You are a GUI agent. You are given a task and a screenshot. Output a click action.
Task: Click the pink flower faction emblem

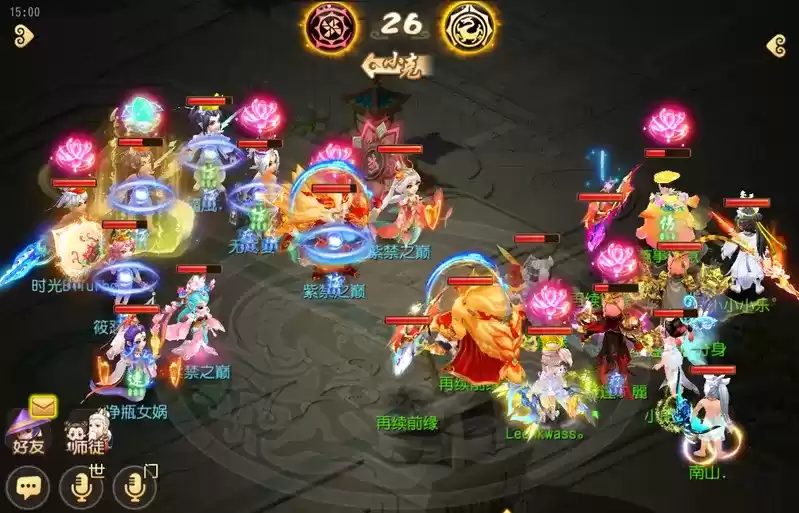(x=327, y=26)
